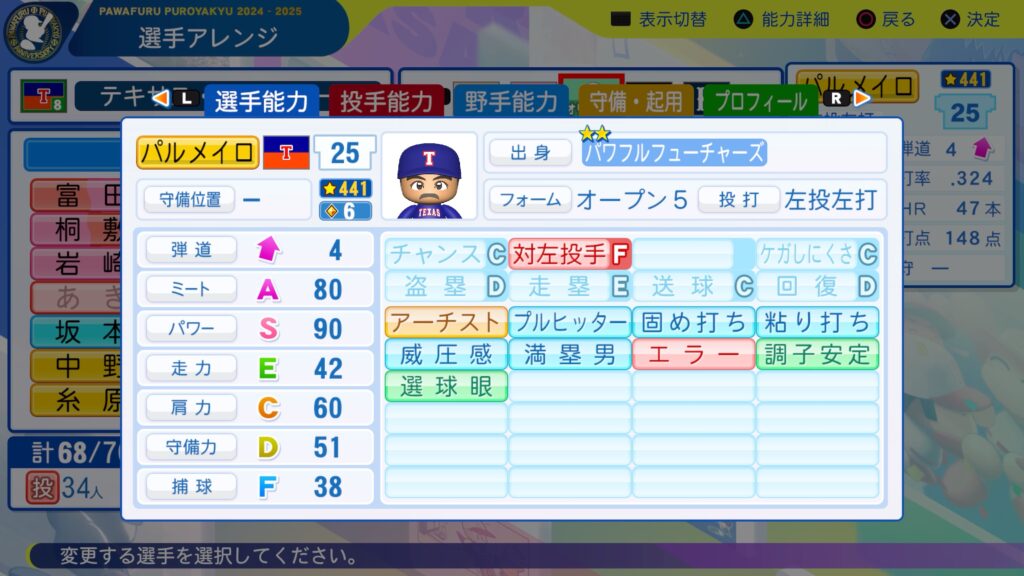Select the パルメイロ player name field
1024x576 pixels.
click(x=198, y=152)
